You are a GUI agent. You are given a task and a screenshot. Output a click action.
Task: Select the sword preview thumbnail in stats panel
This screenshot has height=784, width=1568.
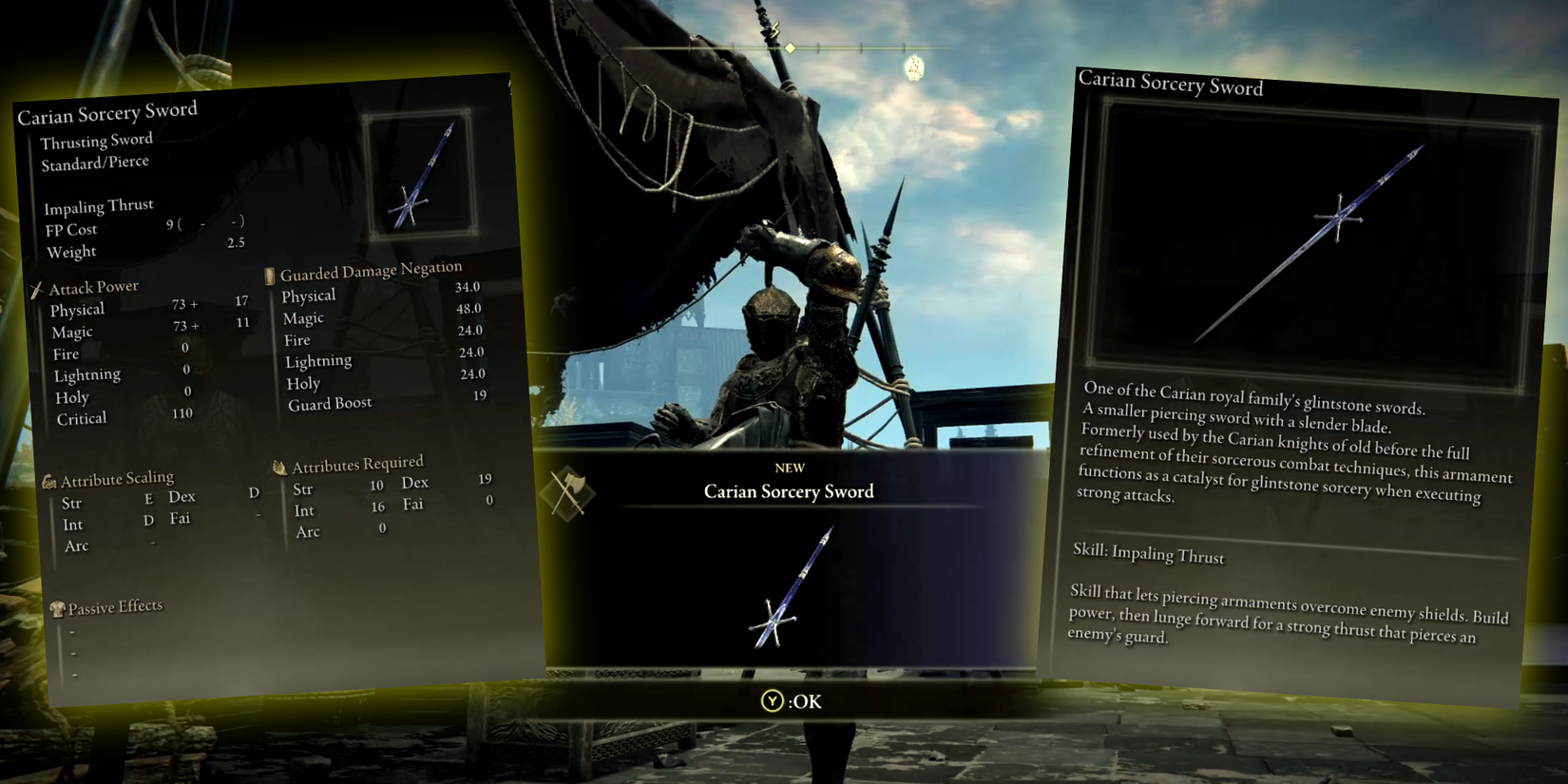419,171
